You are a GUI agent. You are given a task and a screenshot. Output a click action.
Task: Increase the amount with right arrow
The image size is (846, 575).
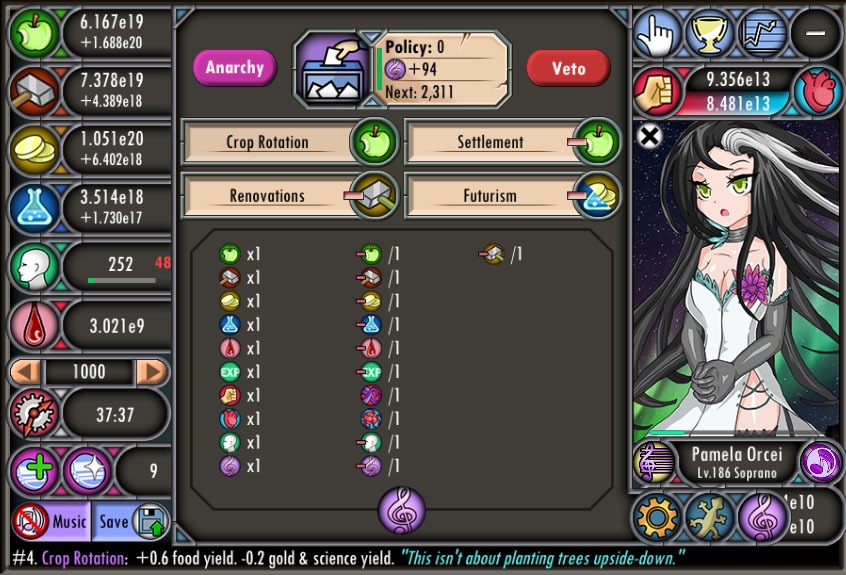151,372
